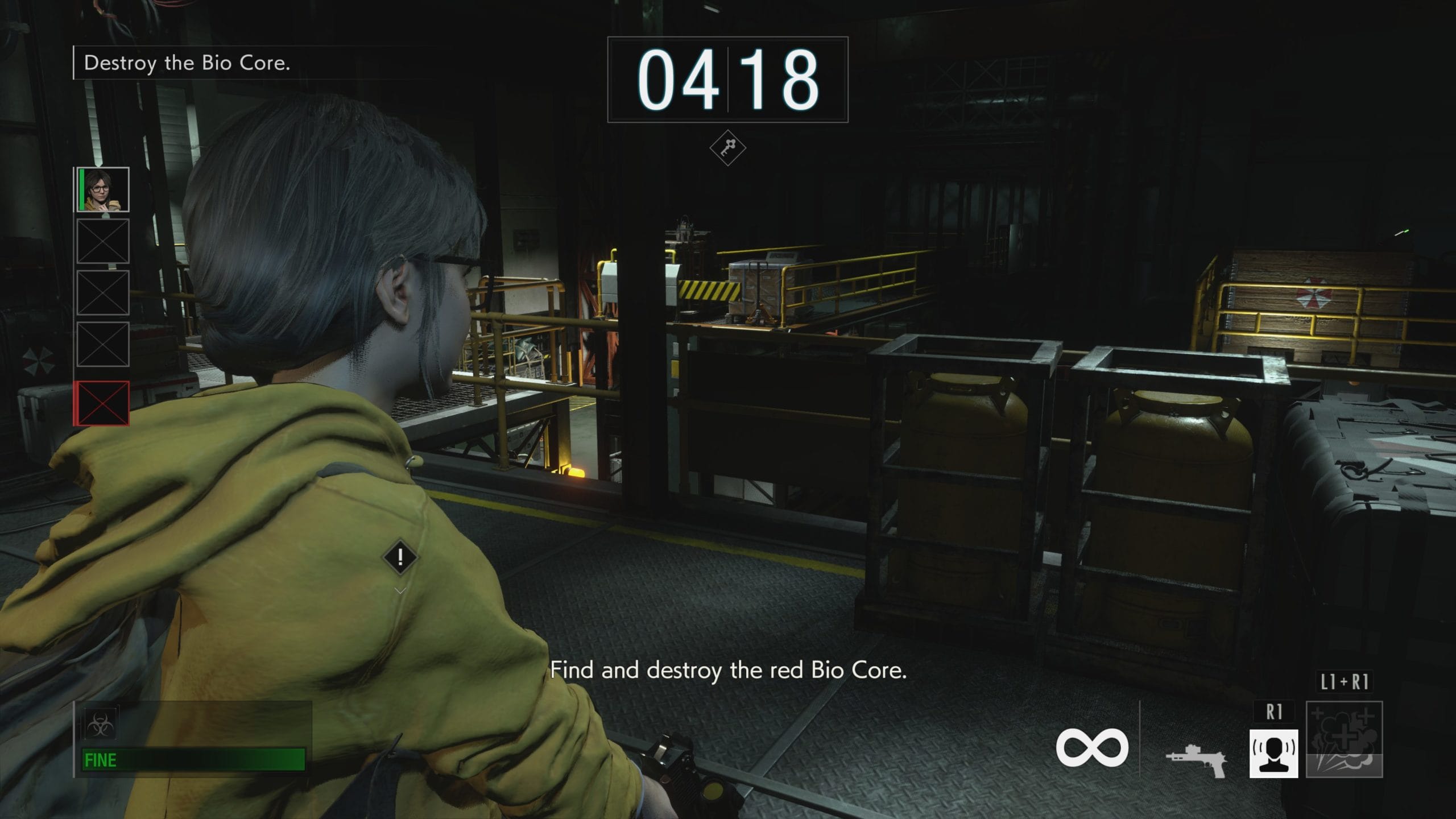Screen dimensions: 1456x819
Task: Click the key objective diamond icon
Action: (727, 148)
